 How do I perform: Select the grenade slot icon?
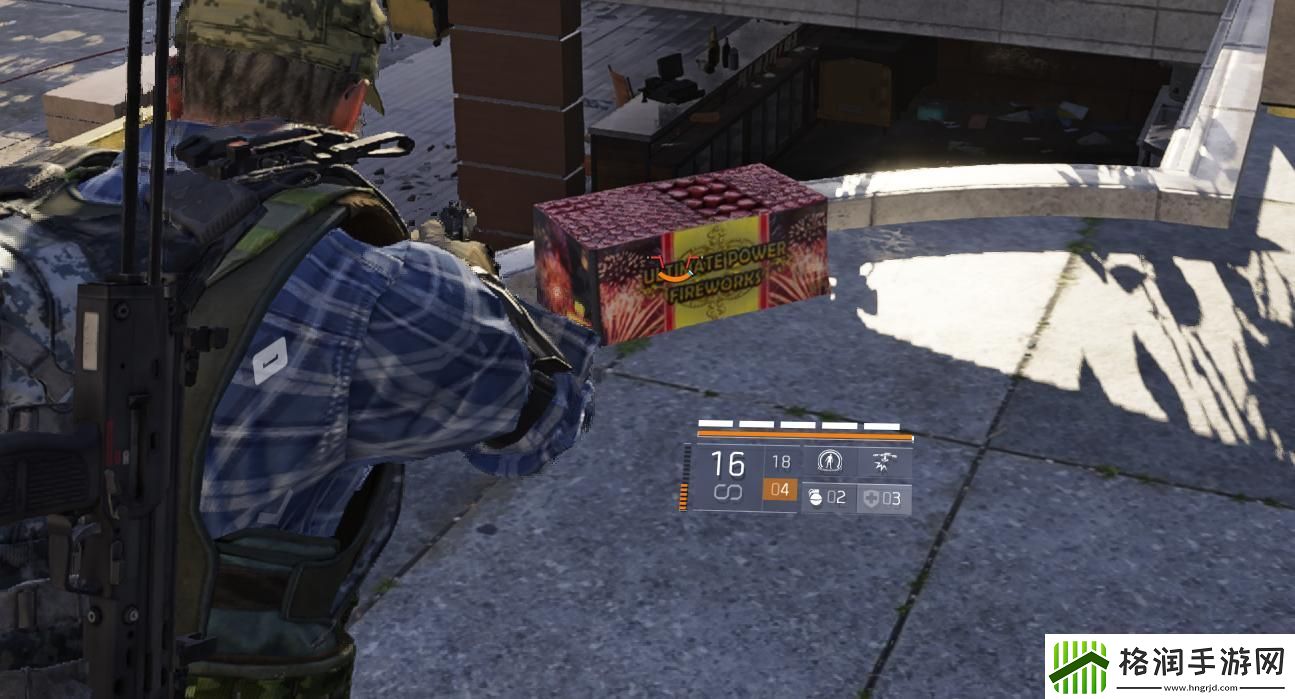814,497
